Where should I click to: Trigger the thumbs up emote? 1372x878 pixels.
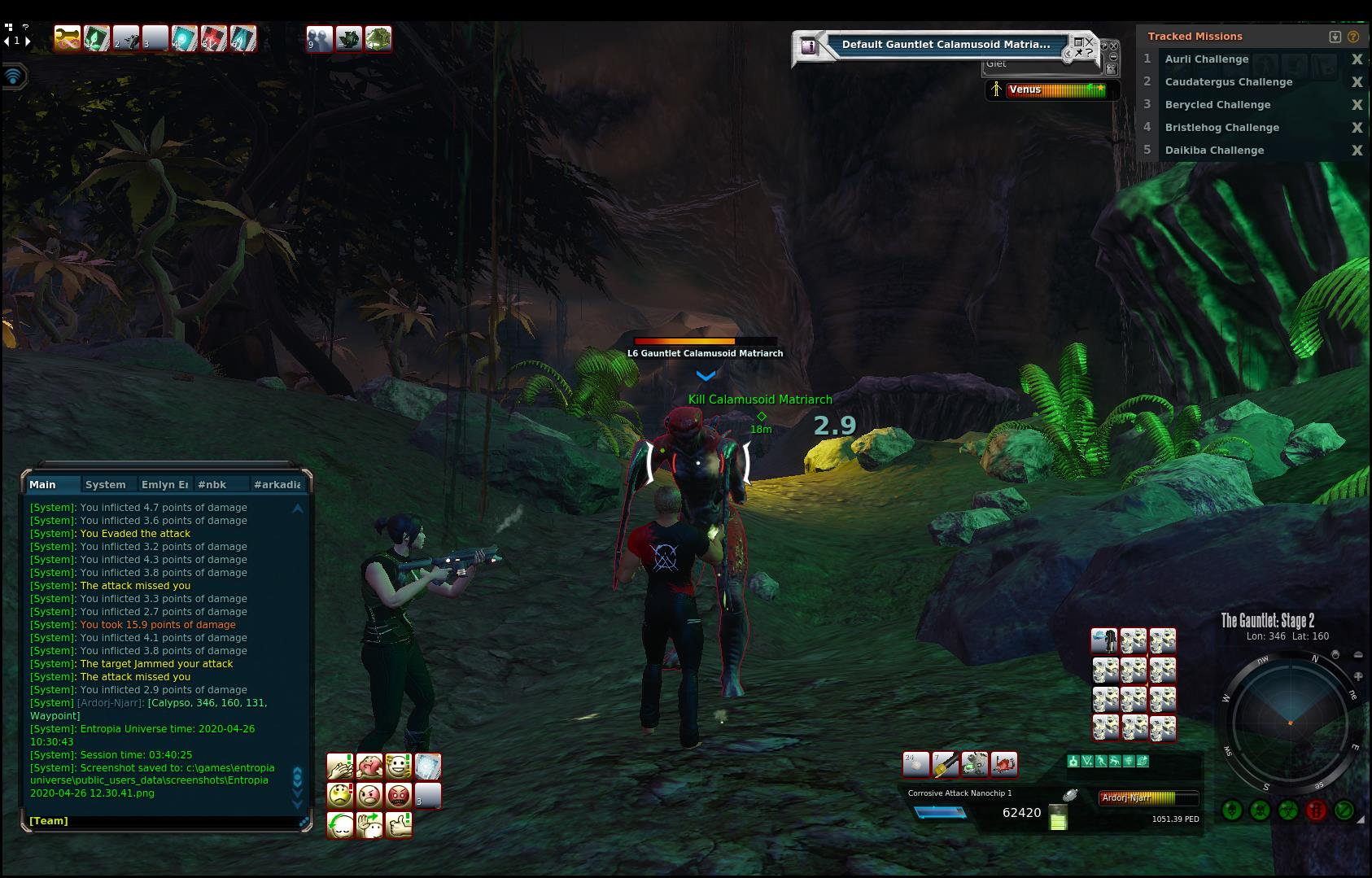(399, 825)
